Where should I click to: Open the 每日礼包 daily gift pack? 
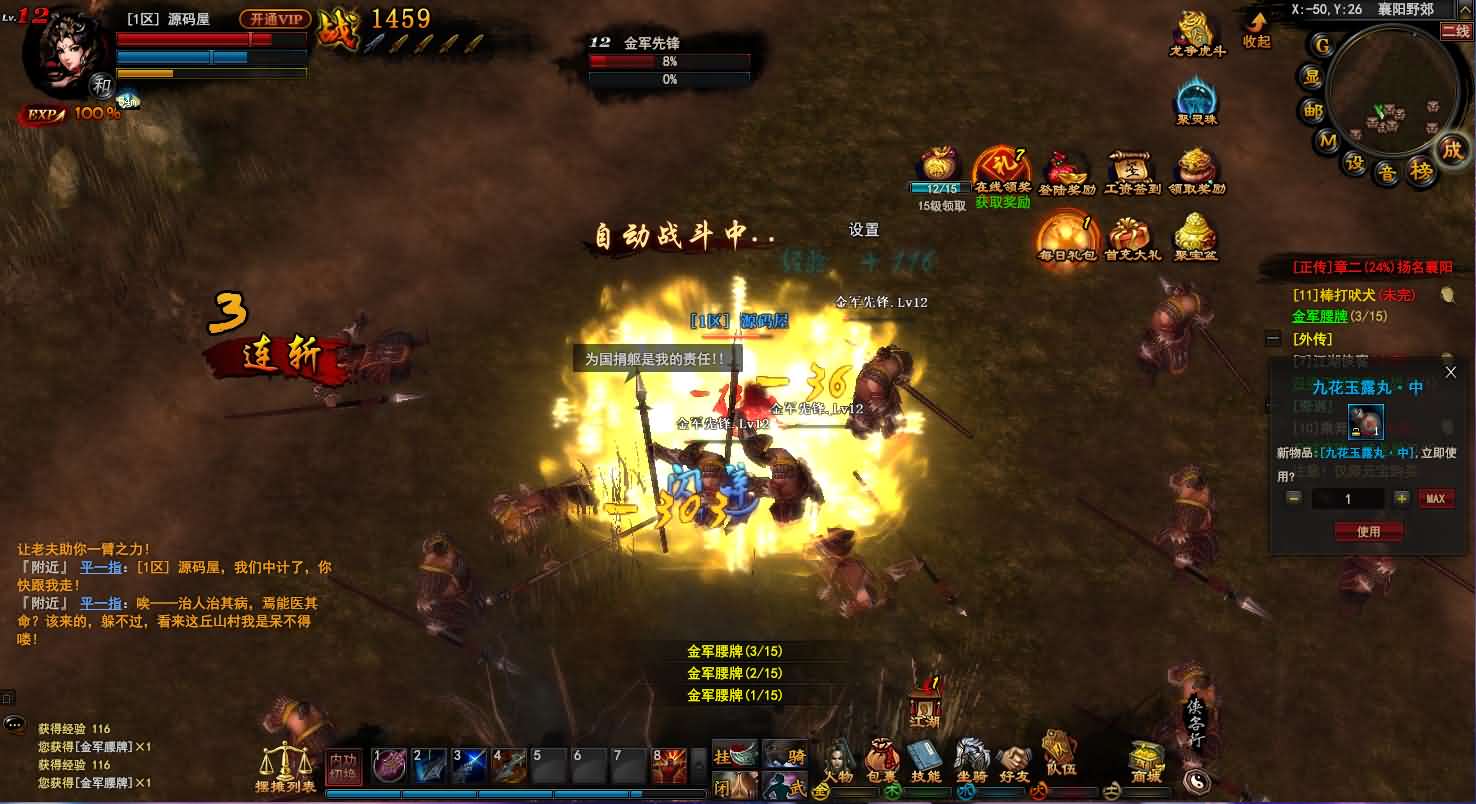[x=1068, y=238]
